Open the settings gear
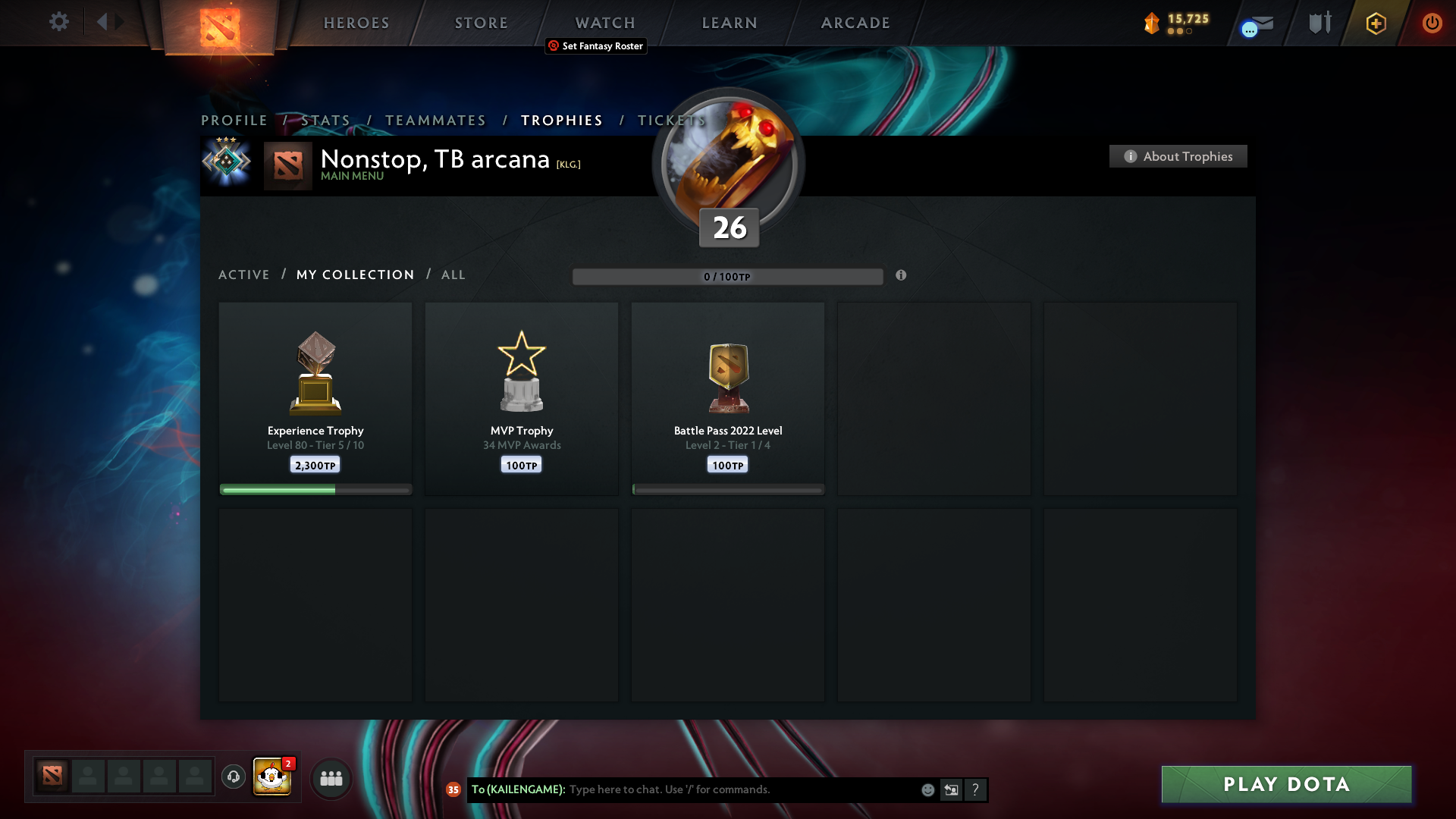 59,22
